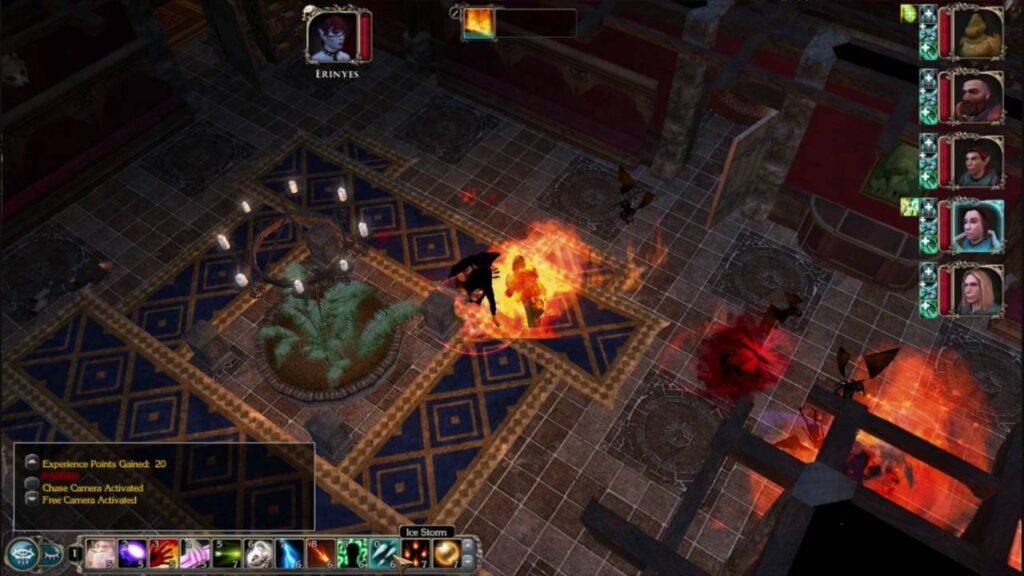Screen dimensions: 1024x576
Task: Choose the auburn-haired elf party portrait
Action: [x=977, y=161]
